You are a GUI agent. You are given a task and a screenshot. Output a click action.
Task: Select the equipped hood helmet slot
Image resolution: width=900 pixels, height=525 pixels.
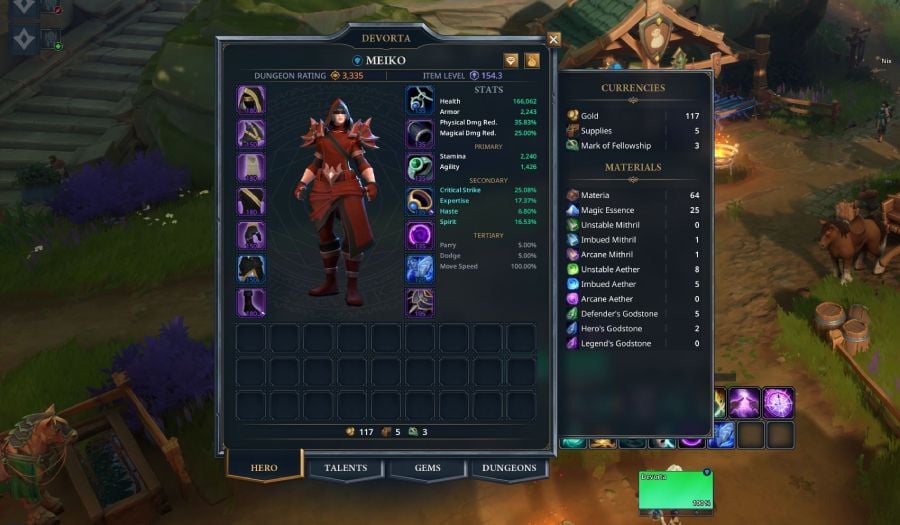click(x=251, y=100)
